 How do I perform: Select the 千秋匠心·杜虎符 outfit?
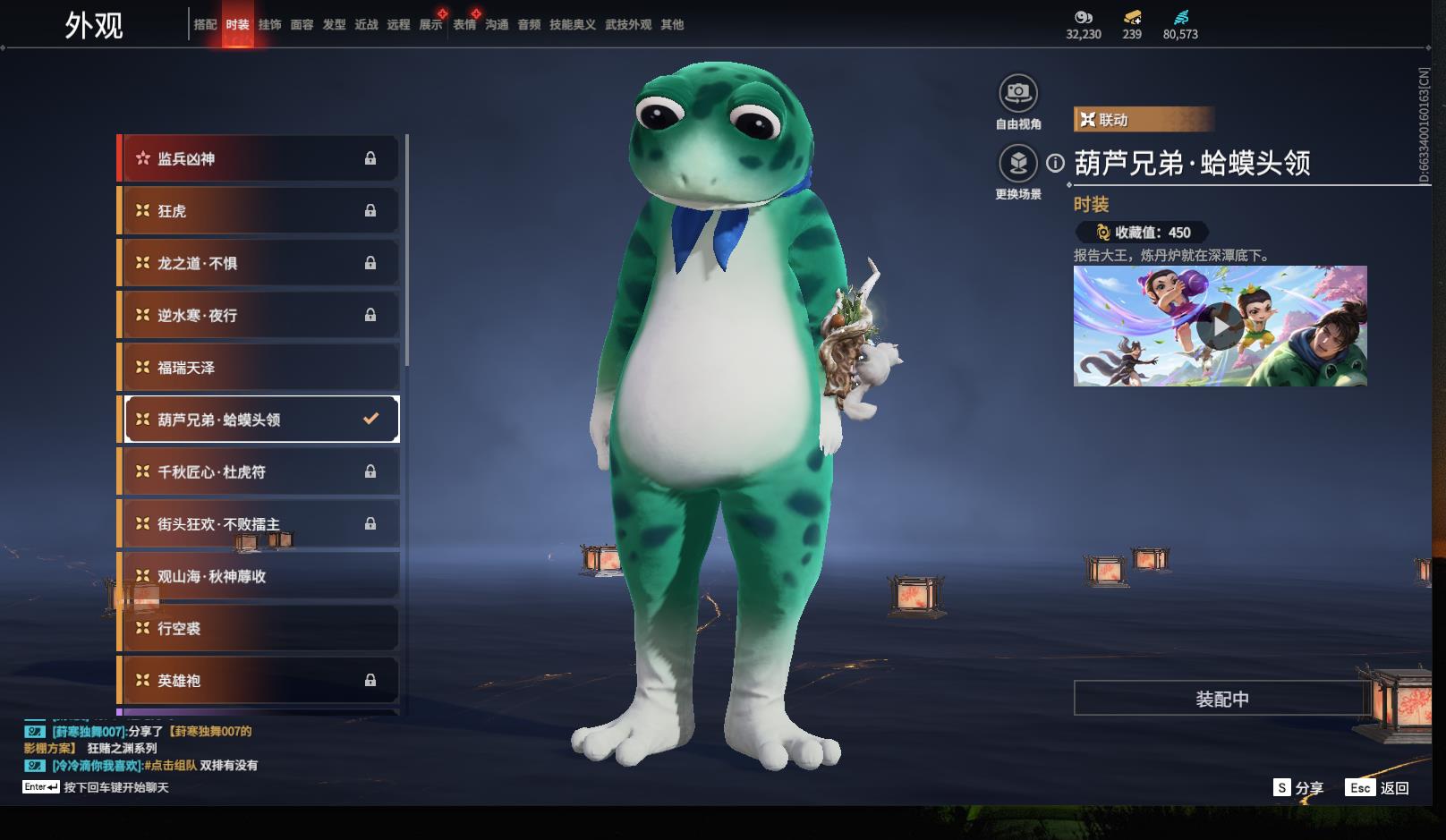pos(259,472)
